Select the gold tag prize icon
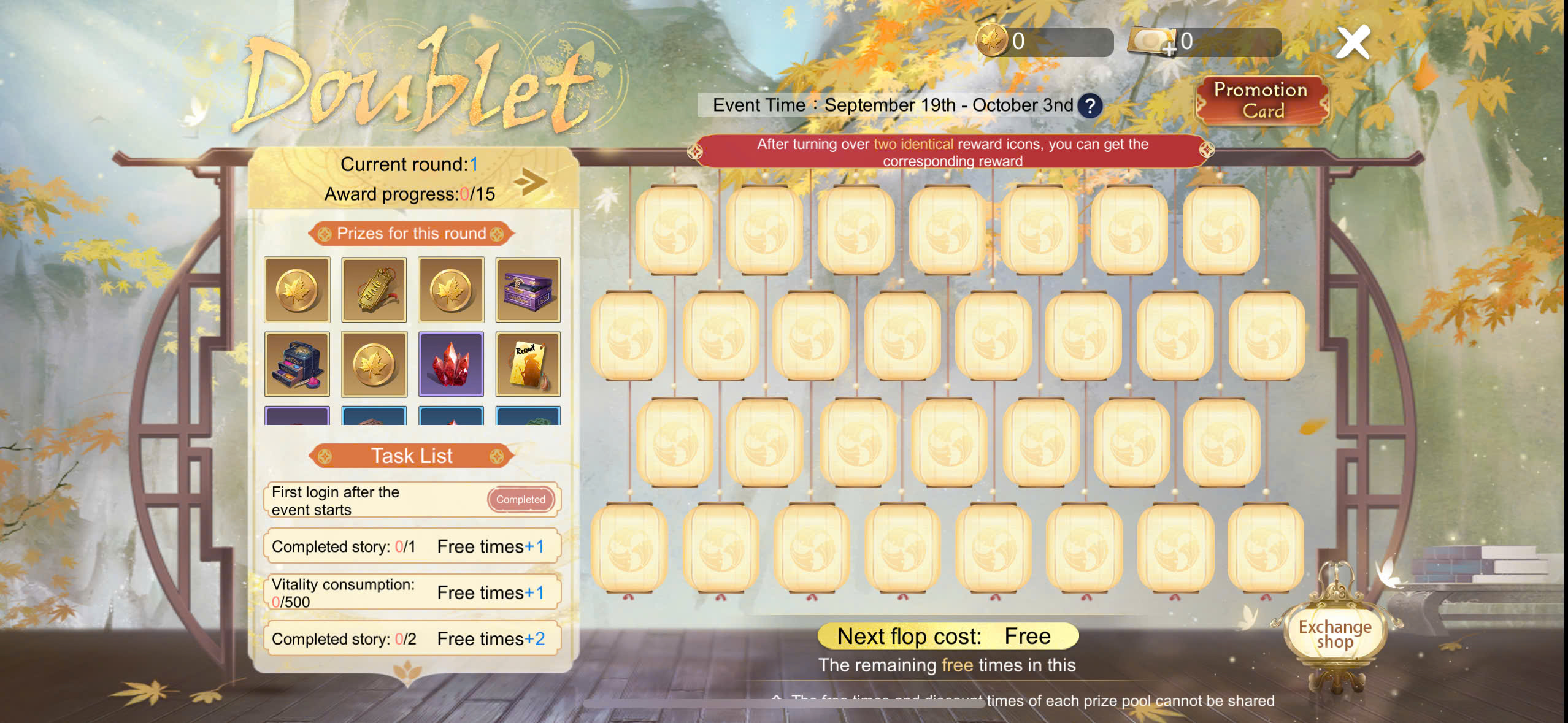1568x723 pixels. click(x=374, y=290)
